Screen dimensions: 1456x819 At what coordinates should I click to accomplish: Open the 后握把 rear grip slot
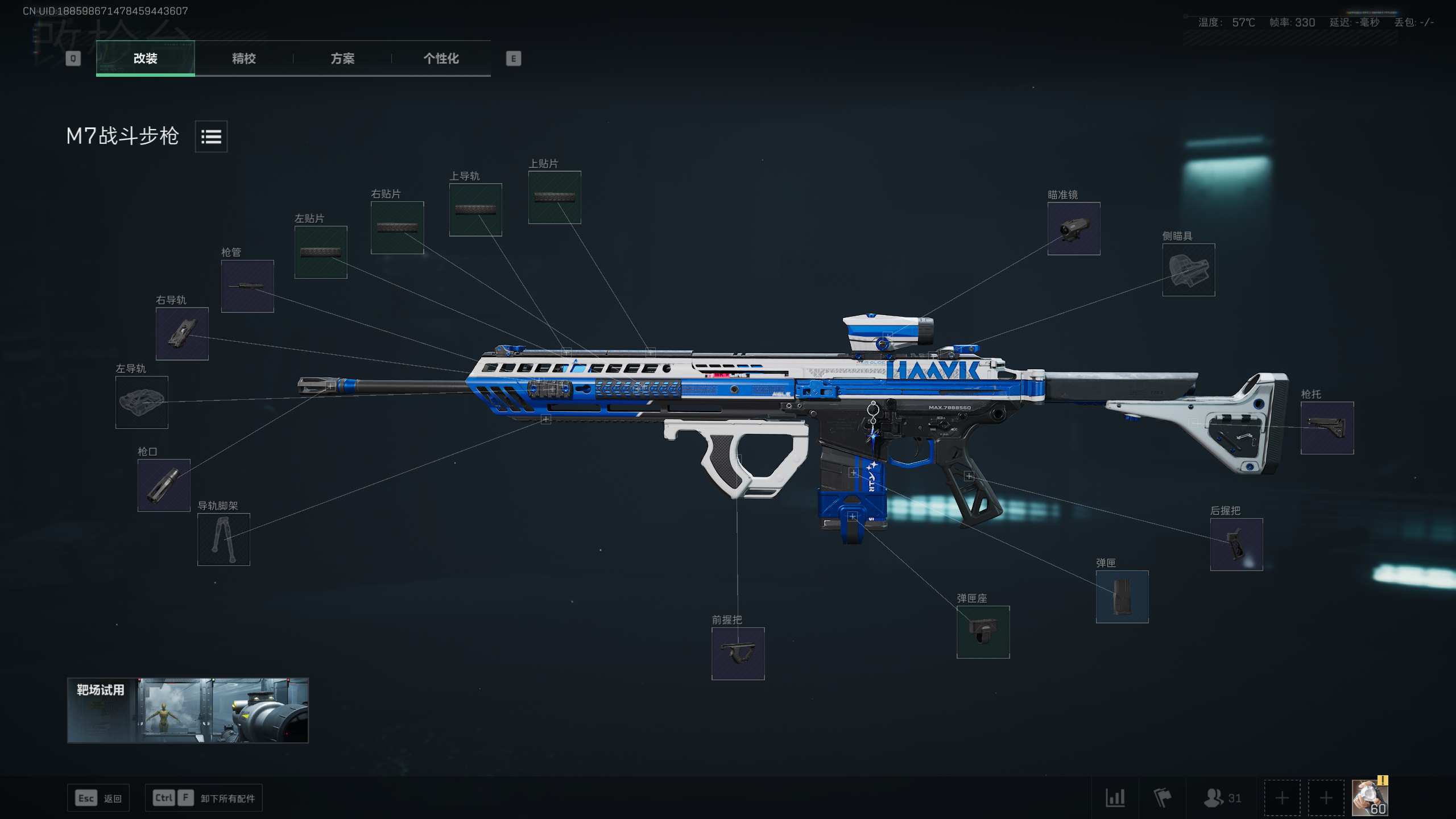coord(1236,544)
